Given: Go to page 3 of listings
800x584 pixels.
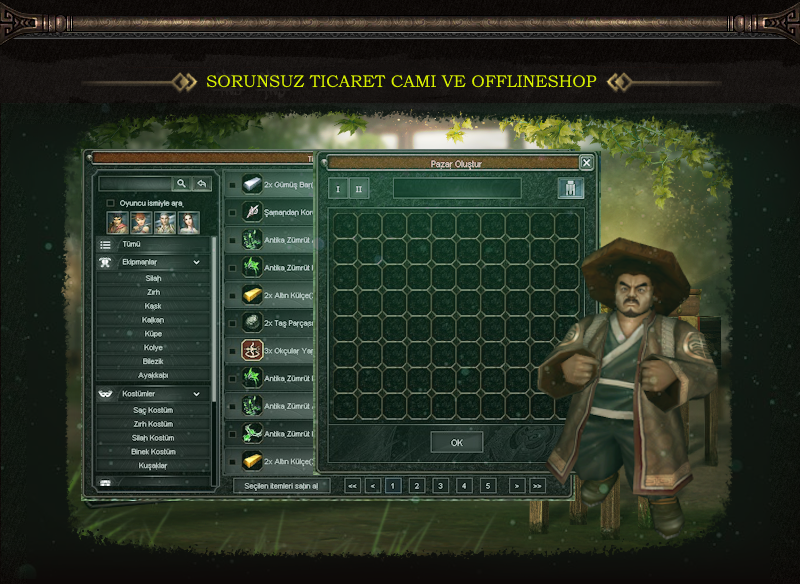Looking at the screenshot, I should click(x=441, y=486).
